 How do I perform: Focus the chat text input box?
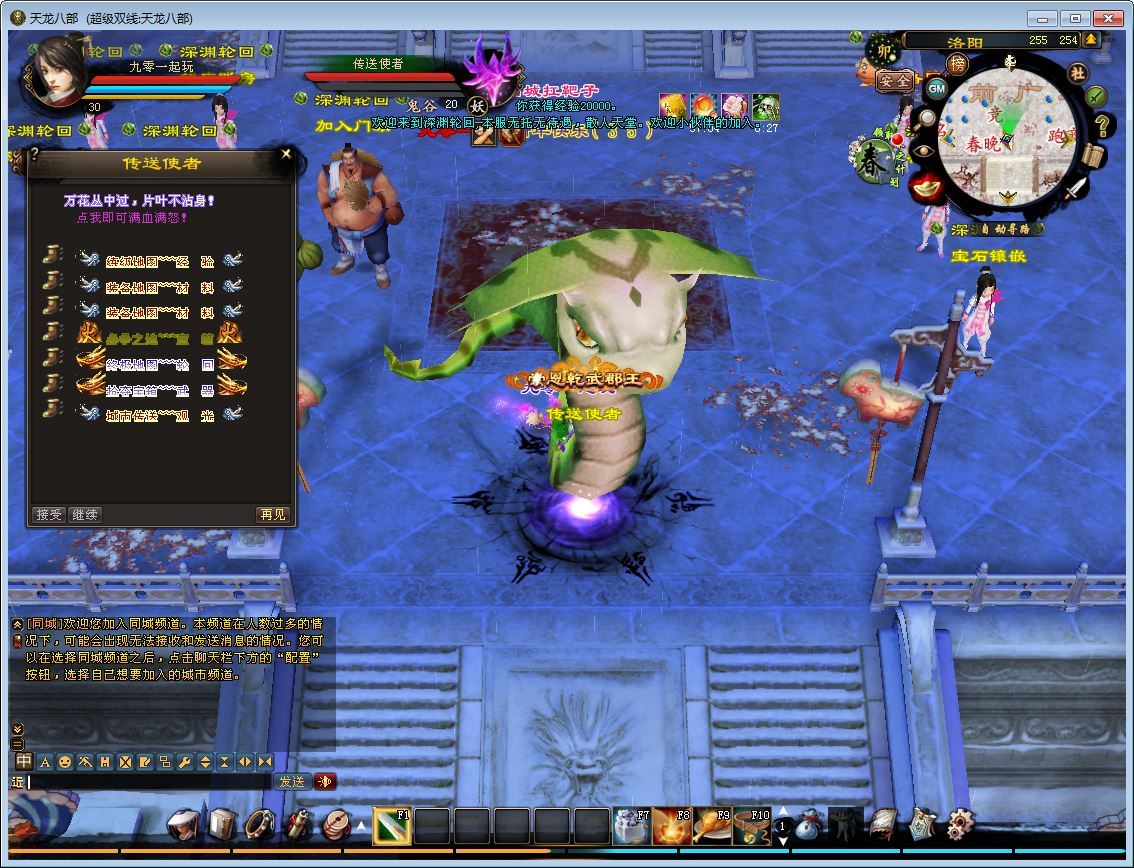(148, 782)
